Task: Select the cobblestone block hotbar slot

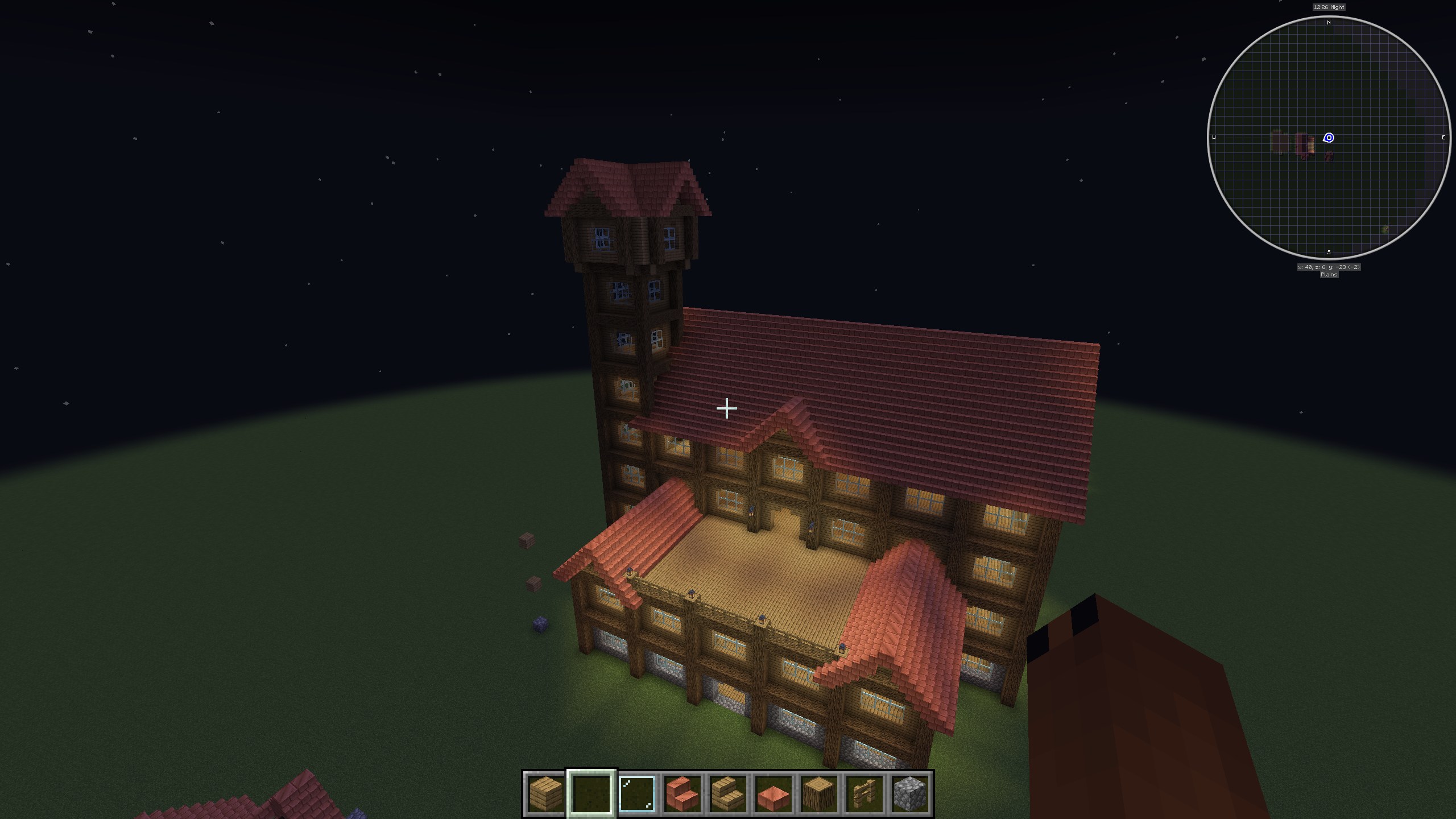Action: [x=910, y=793]
